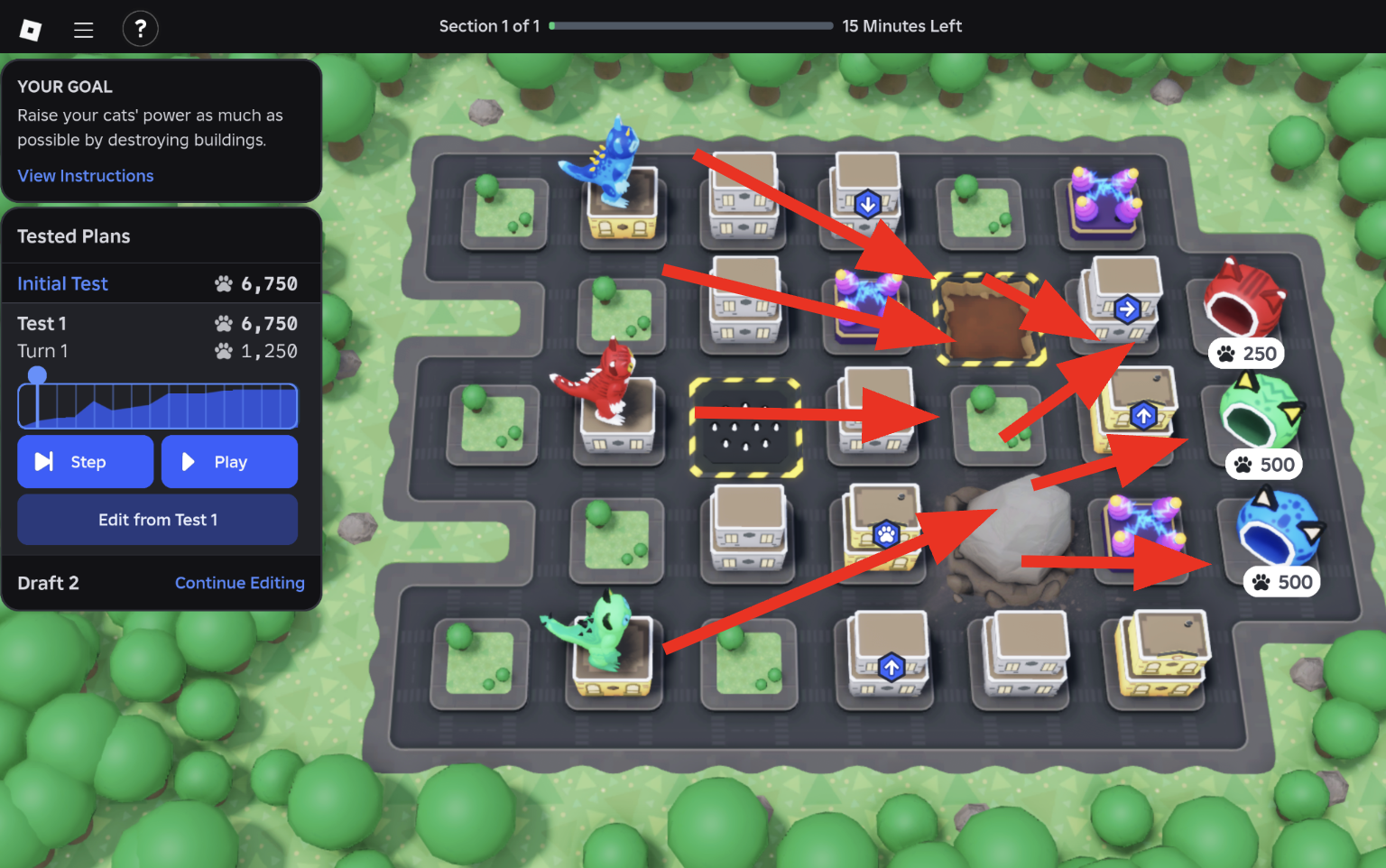1386x868 pixels.
Task: Click Edit from Test 1
Action: (x=157, y=520)
